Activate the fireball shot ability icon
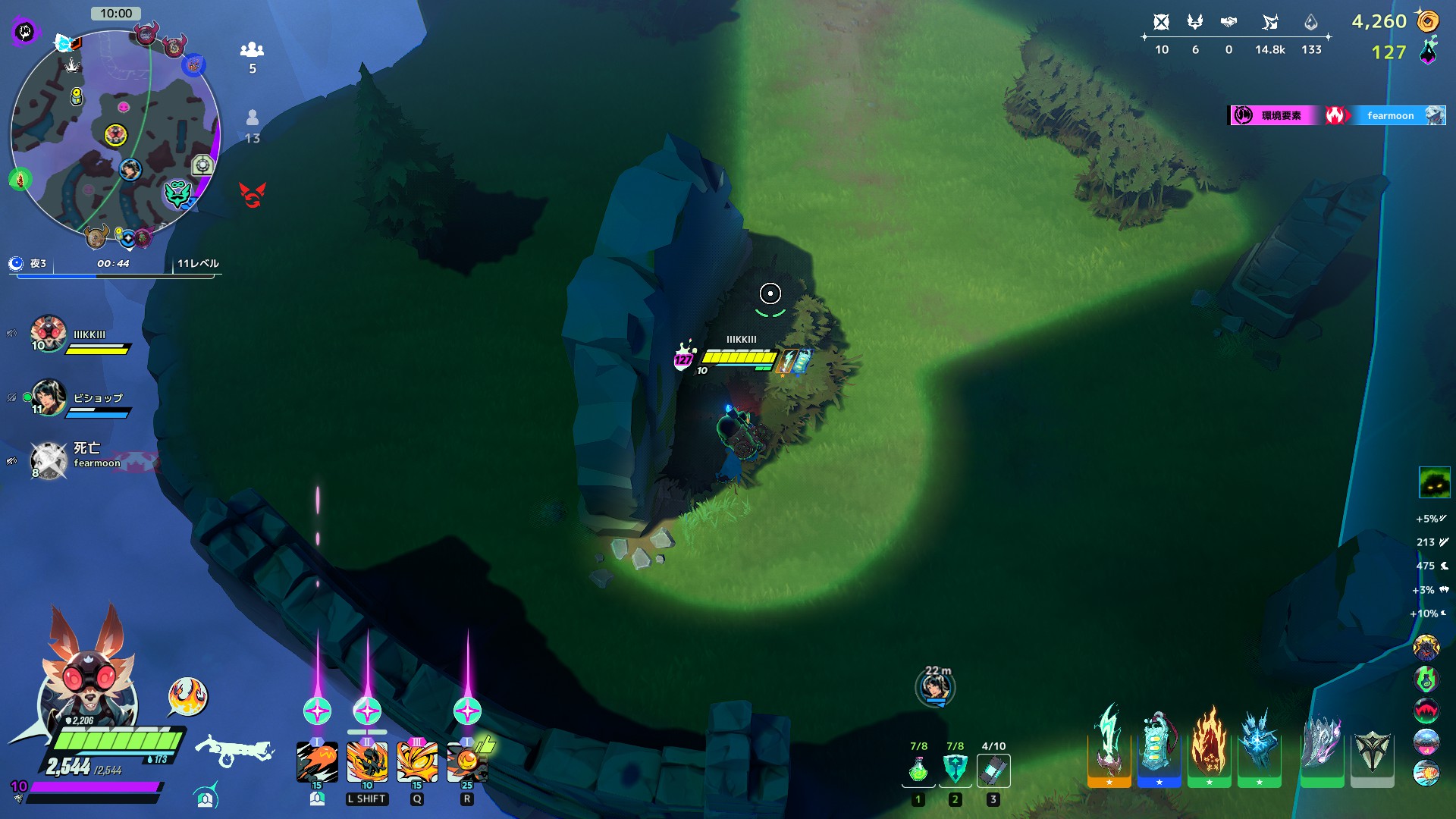 [x=317, y=762]
